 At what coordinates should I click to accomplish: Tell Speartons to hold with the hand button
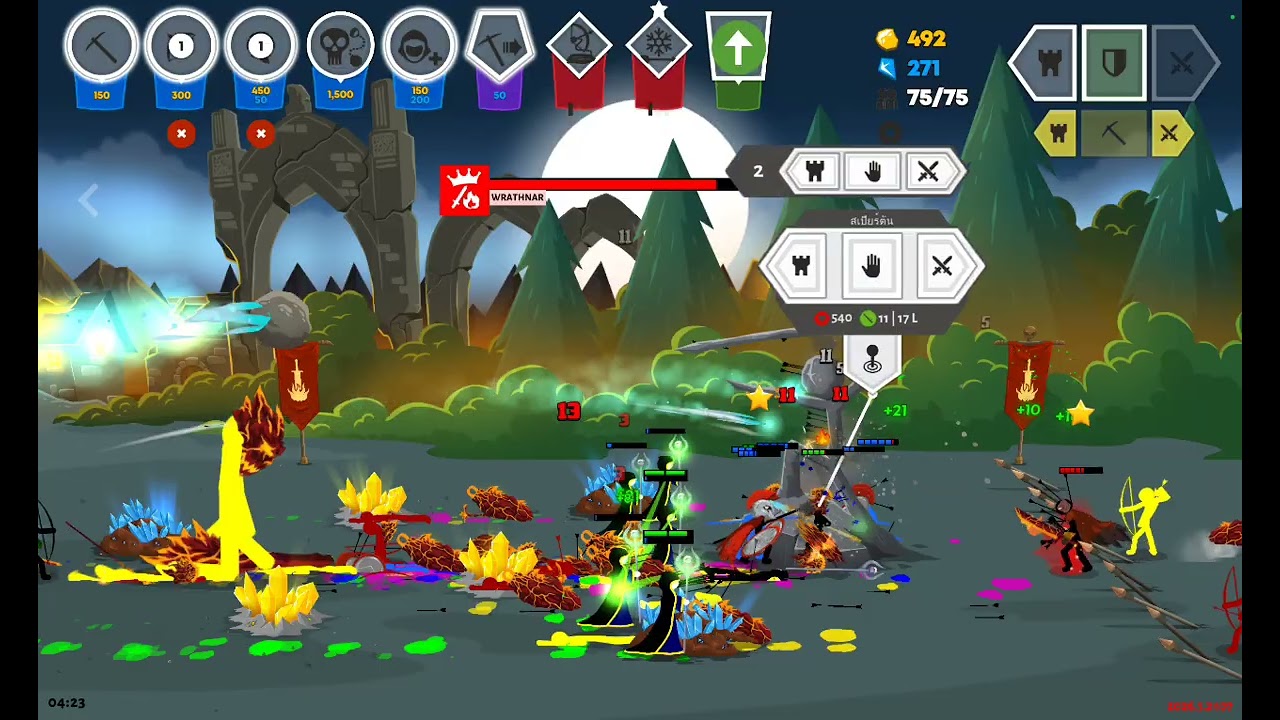(x=871, y=266)
